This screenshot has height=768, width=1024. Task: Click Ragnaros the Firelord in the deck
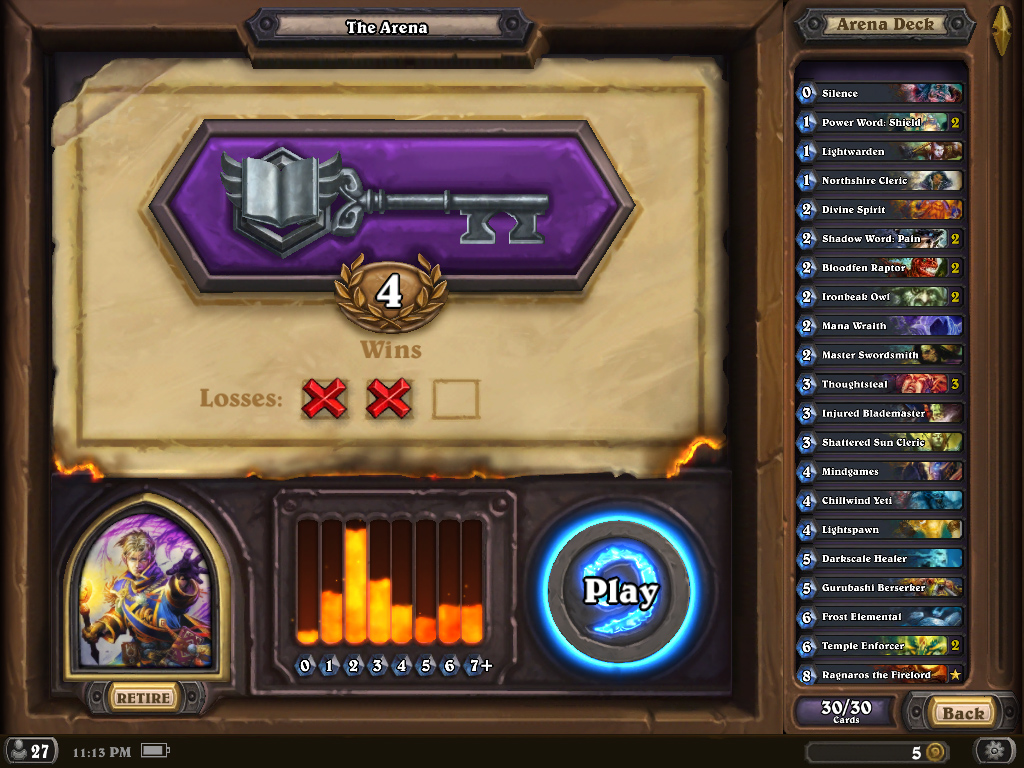(x=880, y=675)
